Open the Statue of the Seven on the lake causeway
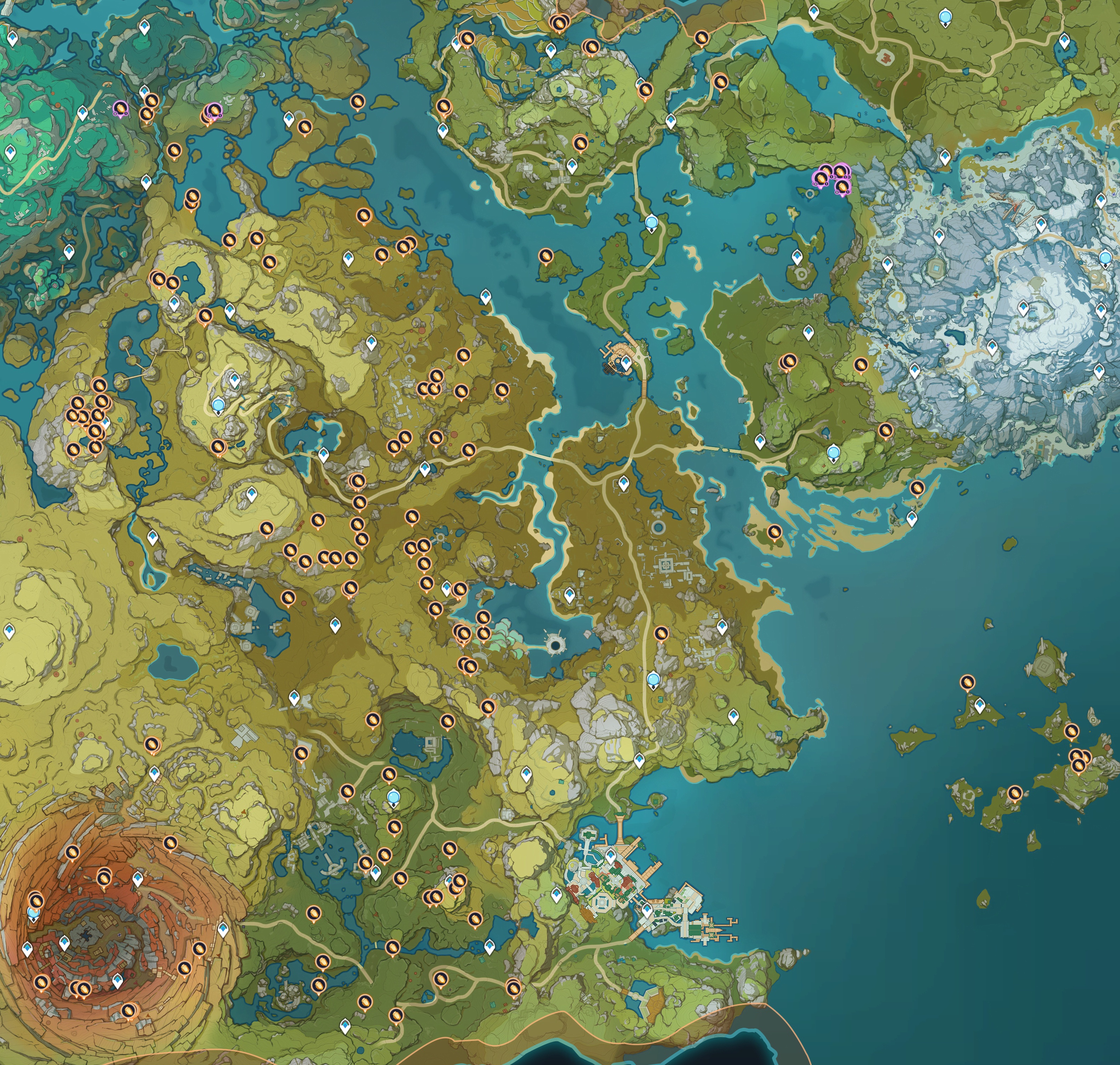Viewport: 1120px width, 1065px height. pos(651,222)
